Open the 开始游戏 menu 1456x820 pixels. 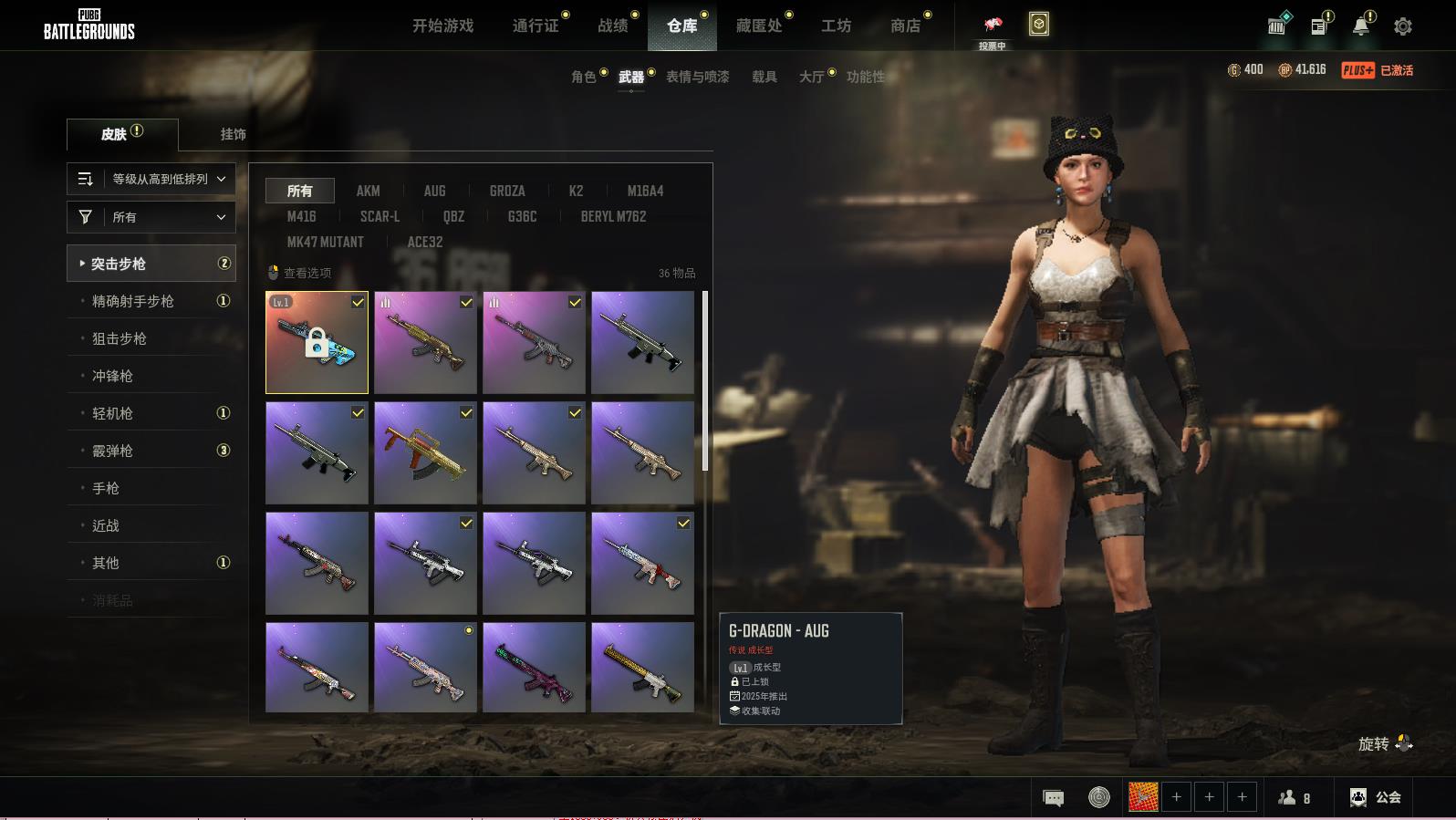point(442,26)
